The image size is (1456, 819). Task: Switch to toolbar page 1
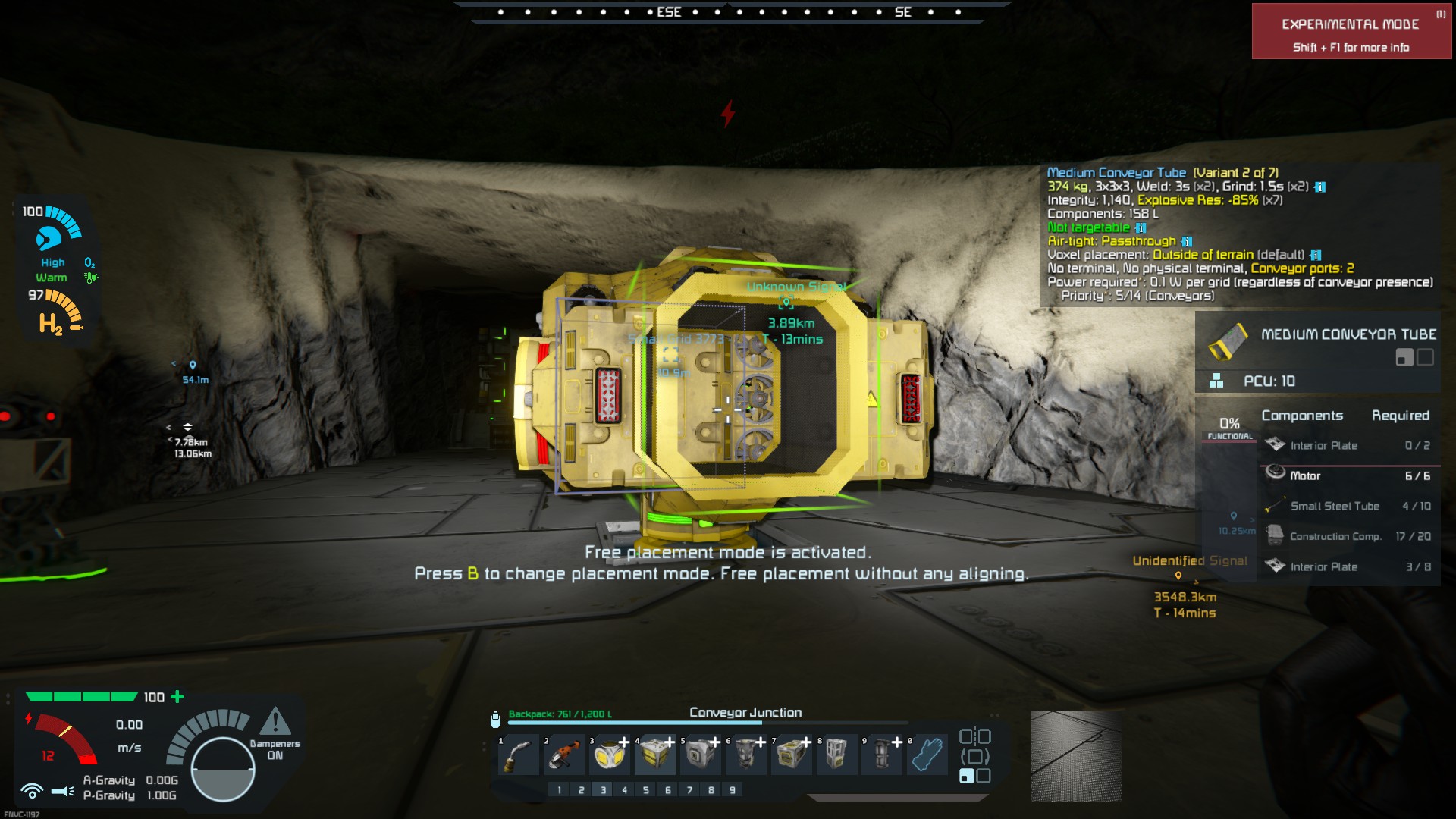tap(560, 790)
